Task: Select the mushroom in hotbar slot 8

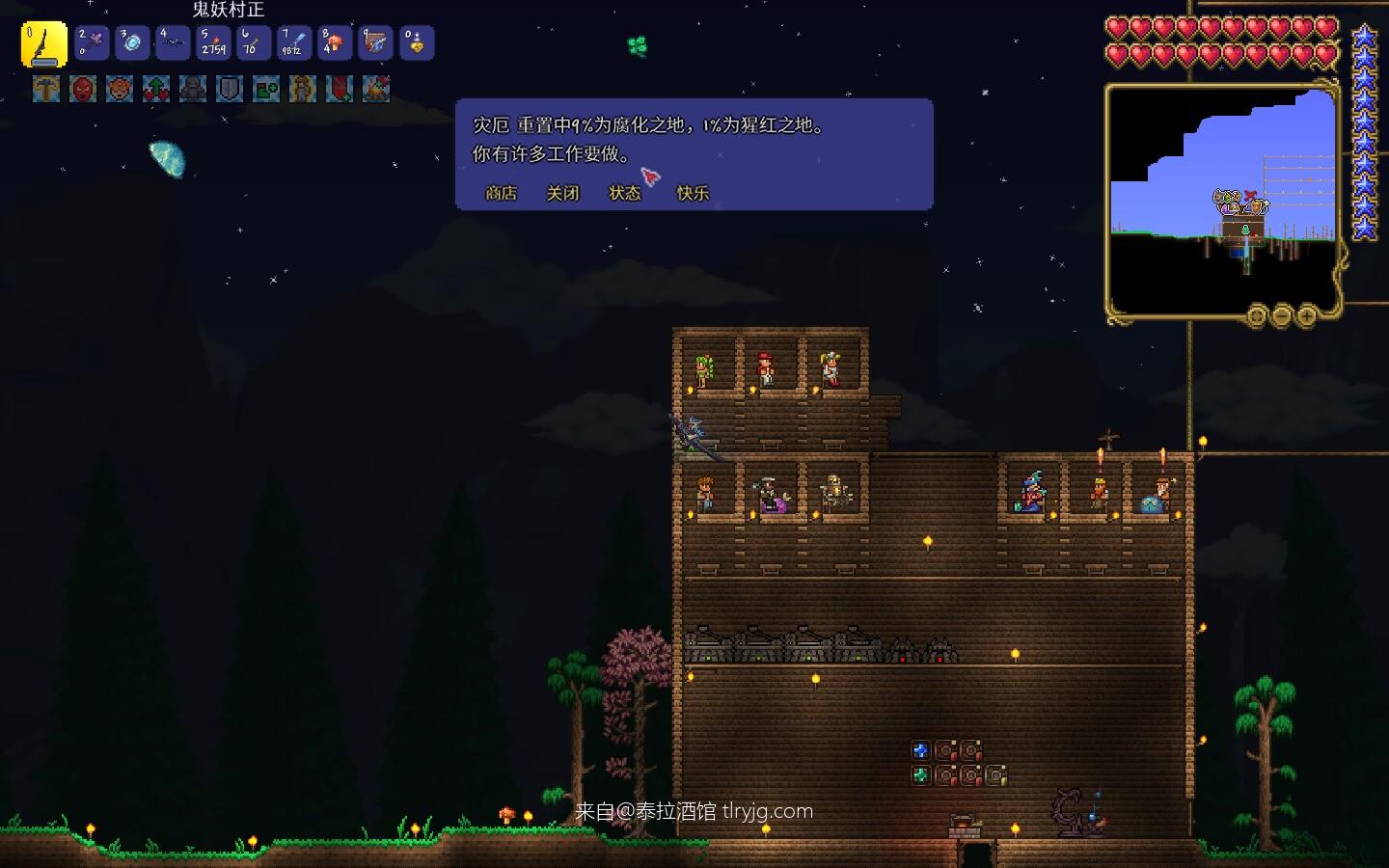Action: pyautogui.click(x=336, y=43)
